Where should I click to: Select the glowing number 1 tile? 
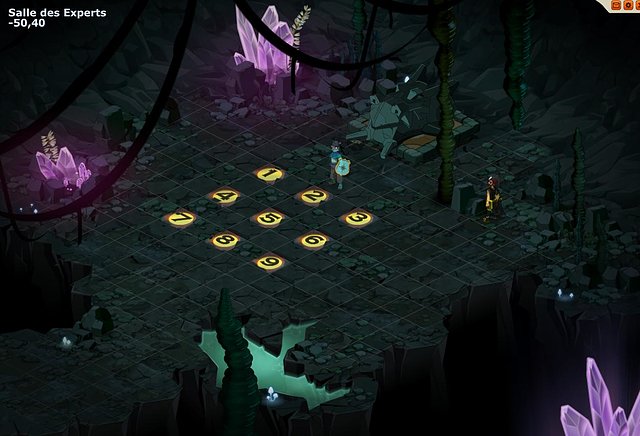tap(268, 174)
